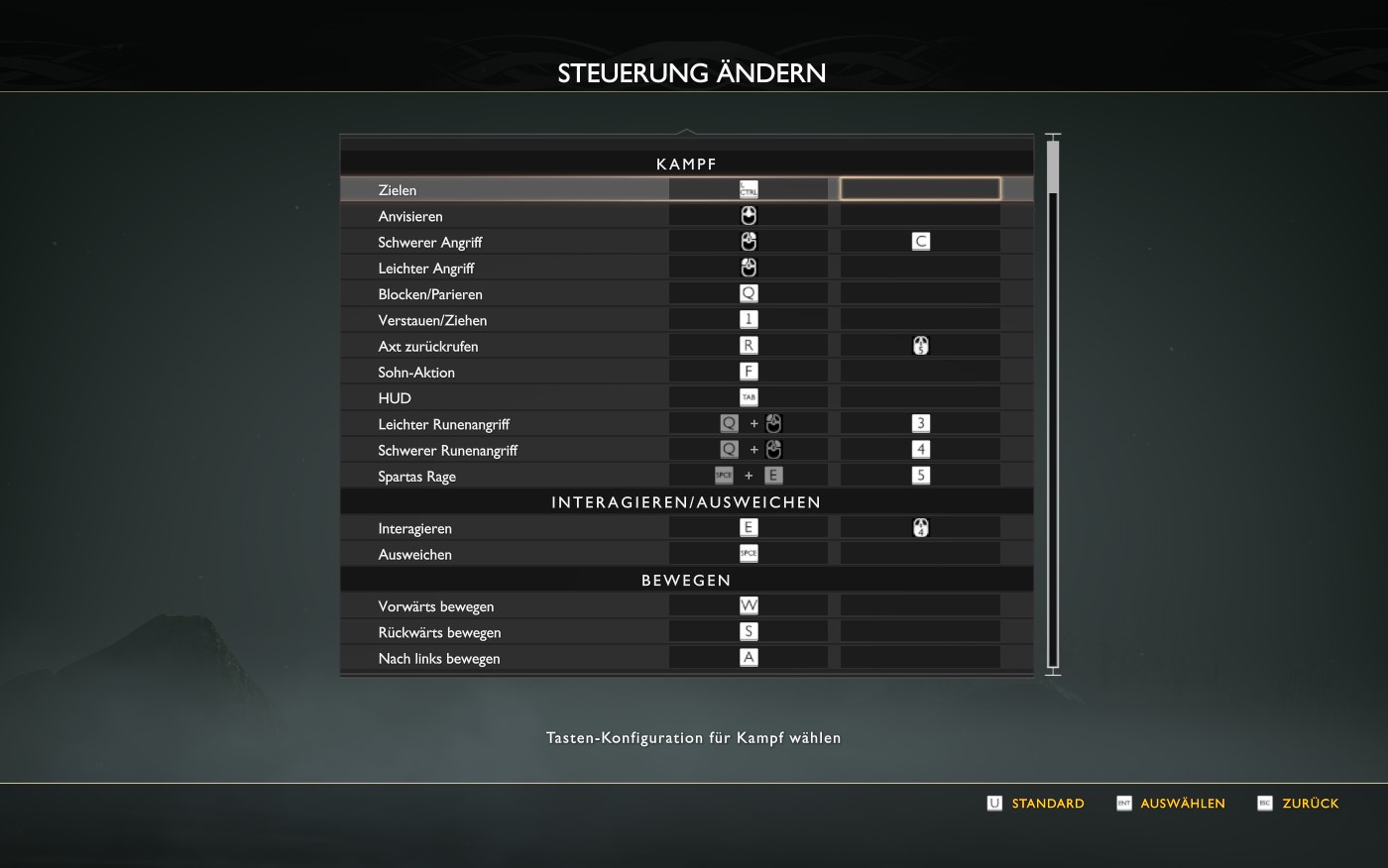
Task: Select the HUD Tab binding
Action: tap(749, 397)
